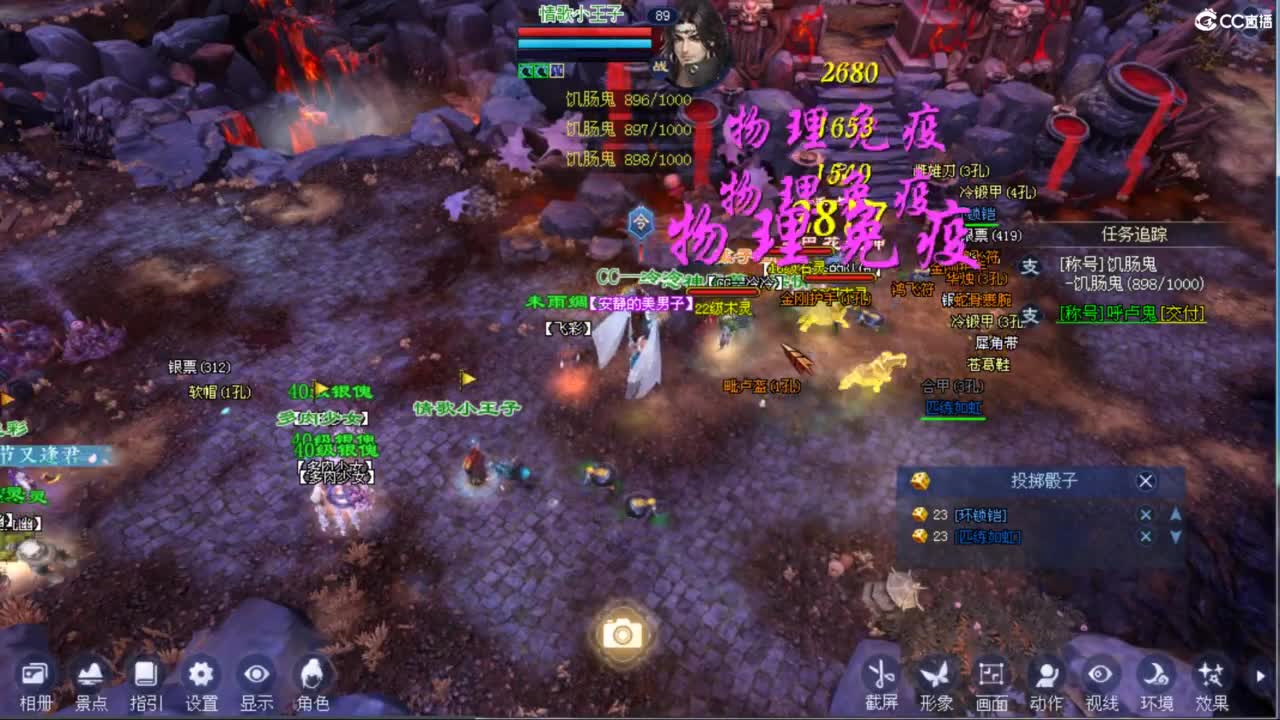Image resolution: width=1280 pixels, height=720 pixels.
Task: Toggle the 显示 UI display eye
Action: (256, 675)
